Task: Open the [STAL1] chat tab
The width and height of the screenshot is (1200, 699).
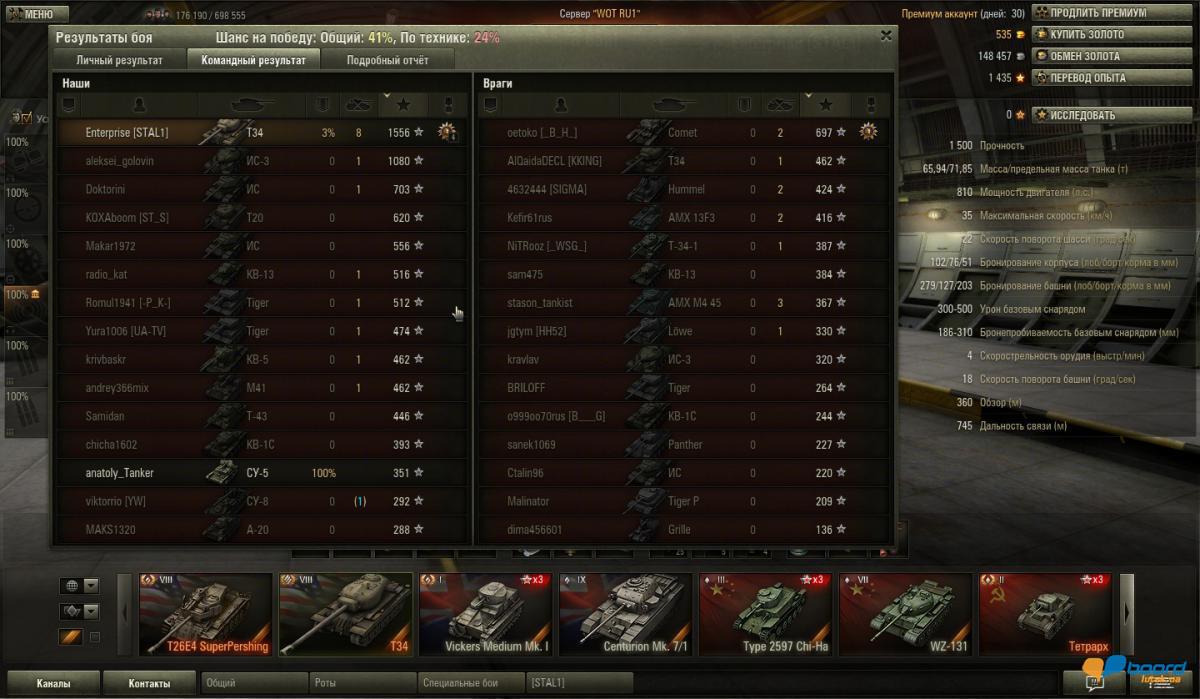Action: click(x=578, y=684)
